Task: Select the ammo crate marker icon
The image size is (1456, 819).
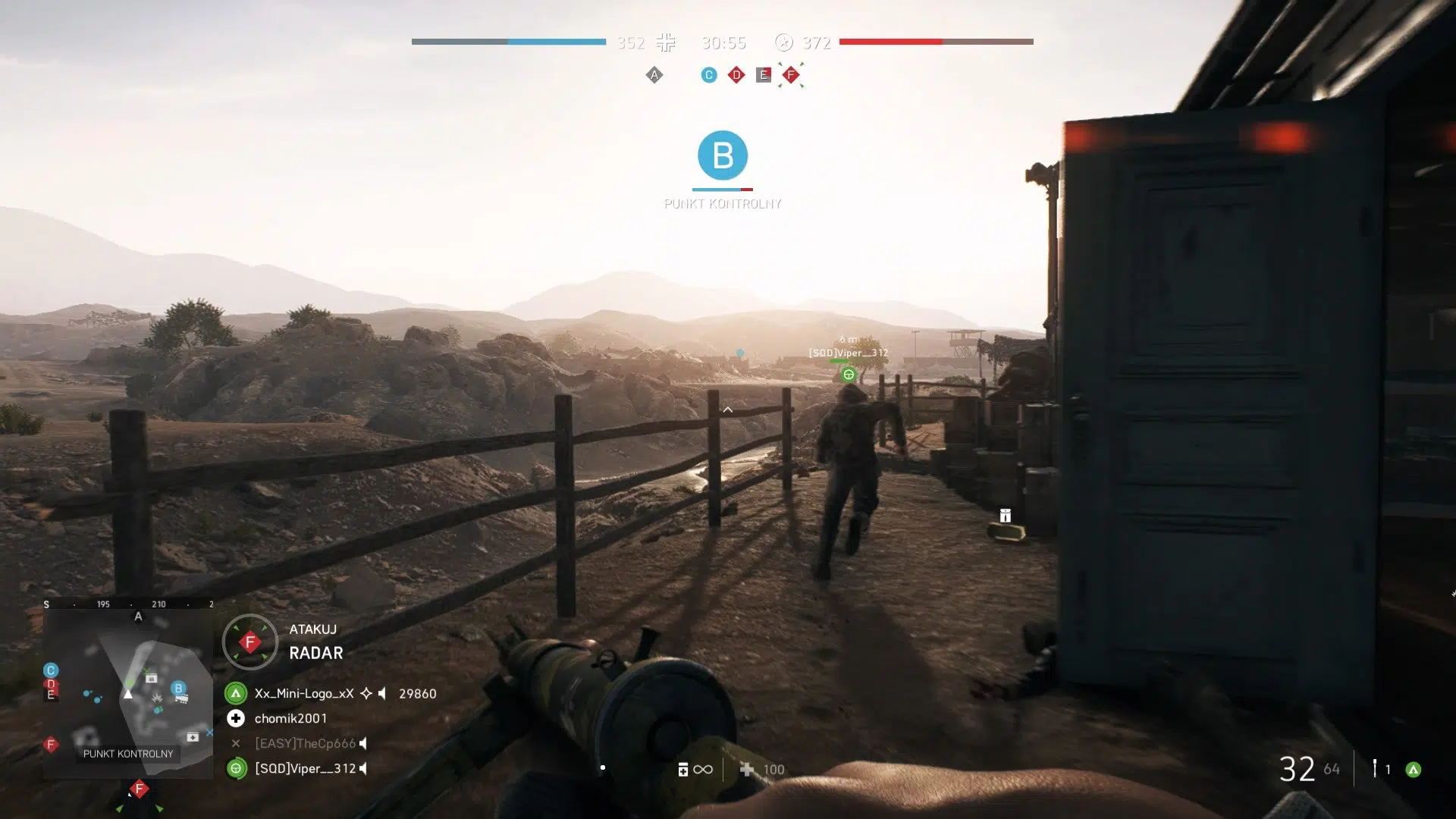Action: 1005,516
